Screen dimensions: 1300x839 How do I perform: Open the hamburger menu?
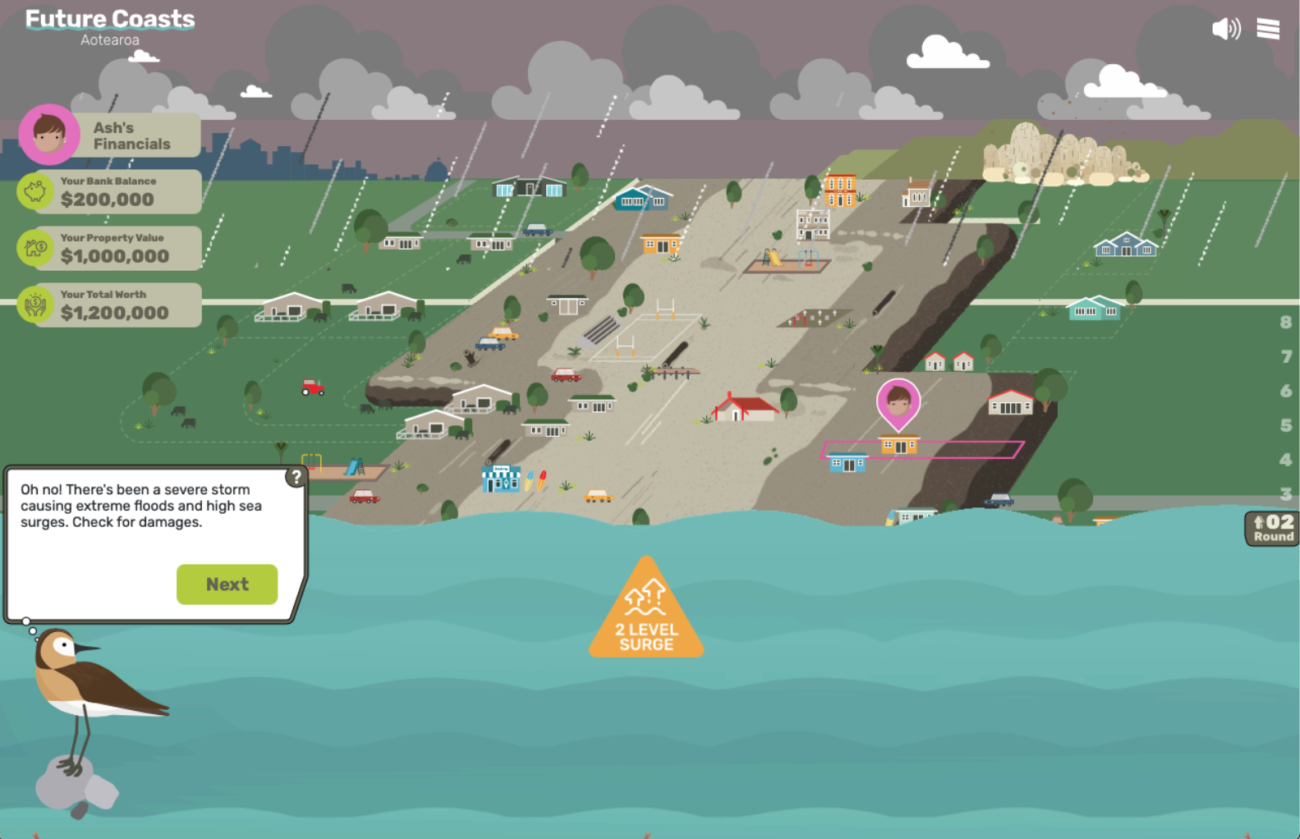point(1268,28)
